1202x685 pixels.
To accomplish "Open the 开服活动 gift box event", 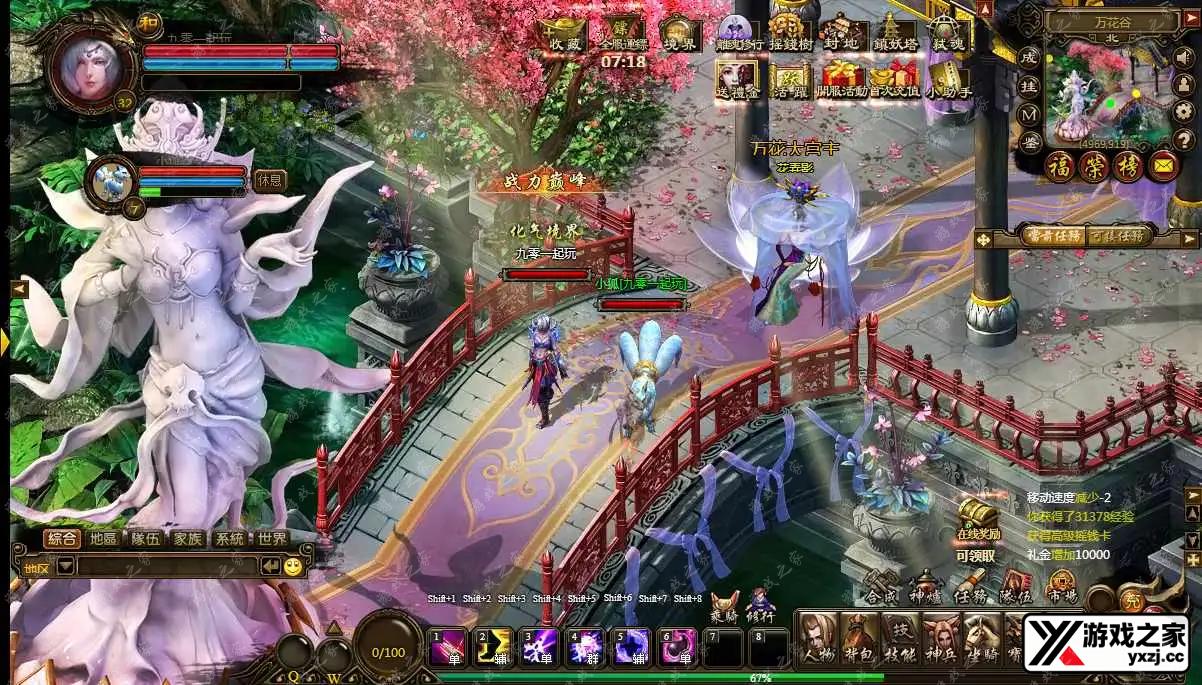I will [843, 78].
